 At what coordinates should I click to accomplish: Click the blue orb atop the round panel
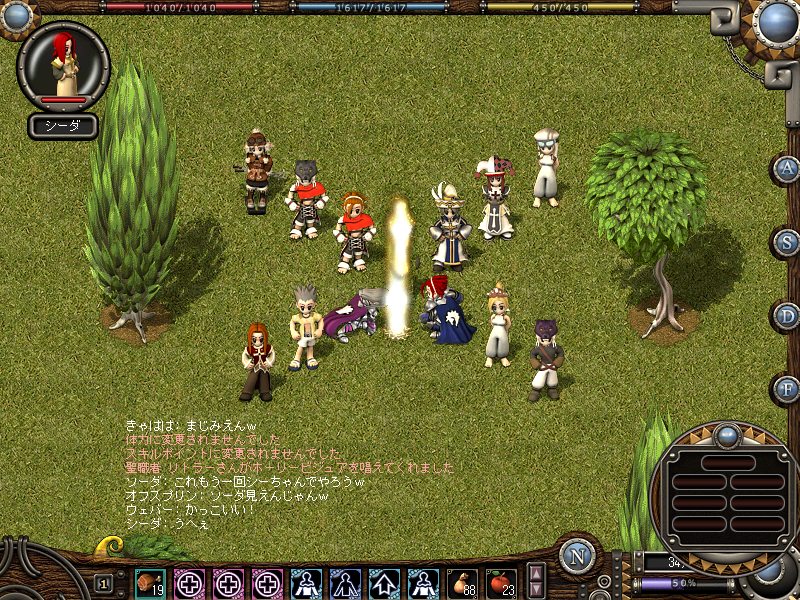pos(726,436)
